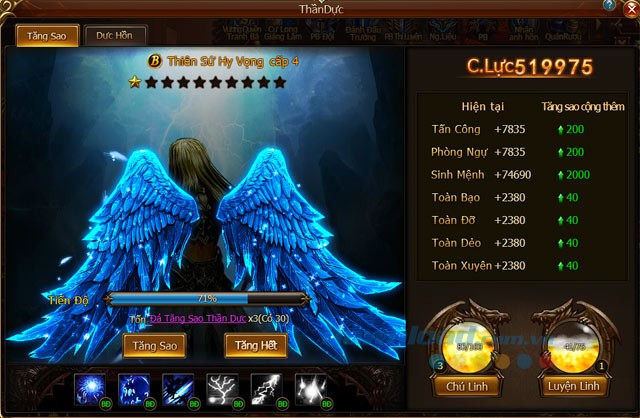The image size is (640, 418).
Task: Open the Dược Hồn tab
Action: 115,35
